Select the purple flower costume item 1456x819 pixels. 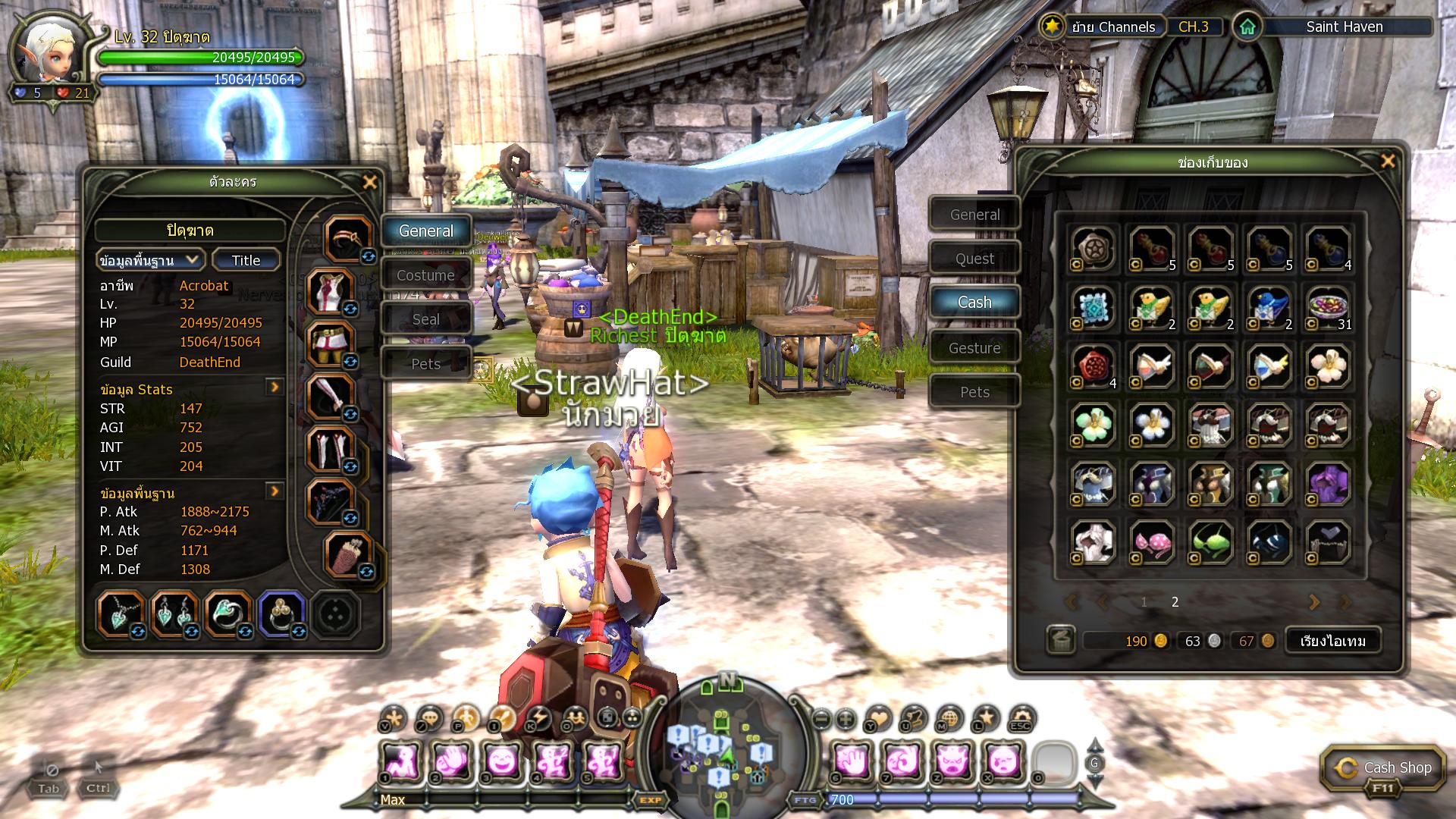1328,483
